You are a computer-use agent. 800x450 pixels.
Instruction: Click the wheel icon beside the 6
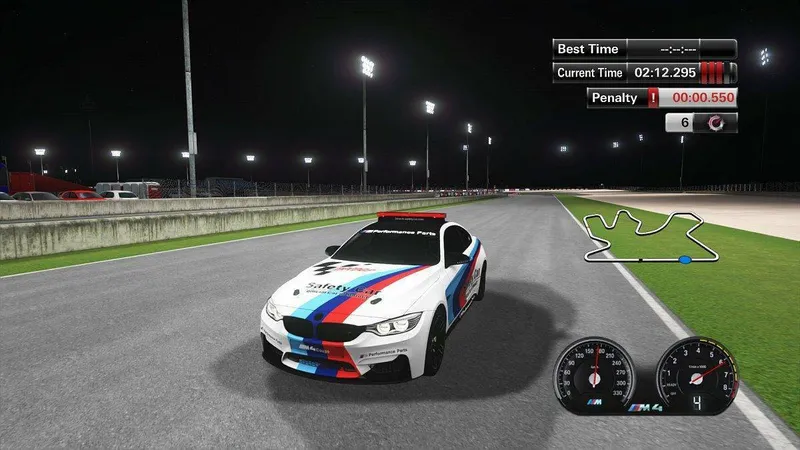[716, 123]
